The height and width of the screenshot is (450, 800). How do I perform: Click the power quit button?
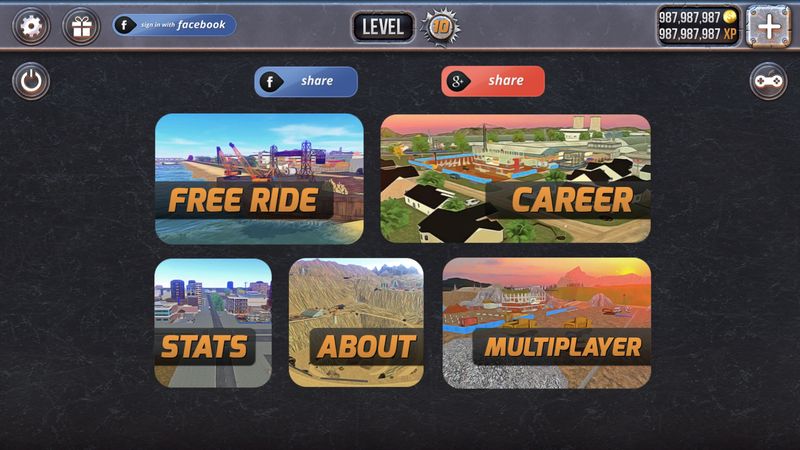(x=31, y=82)
